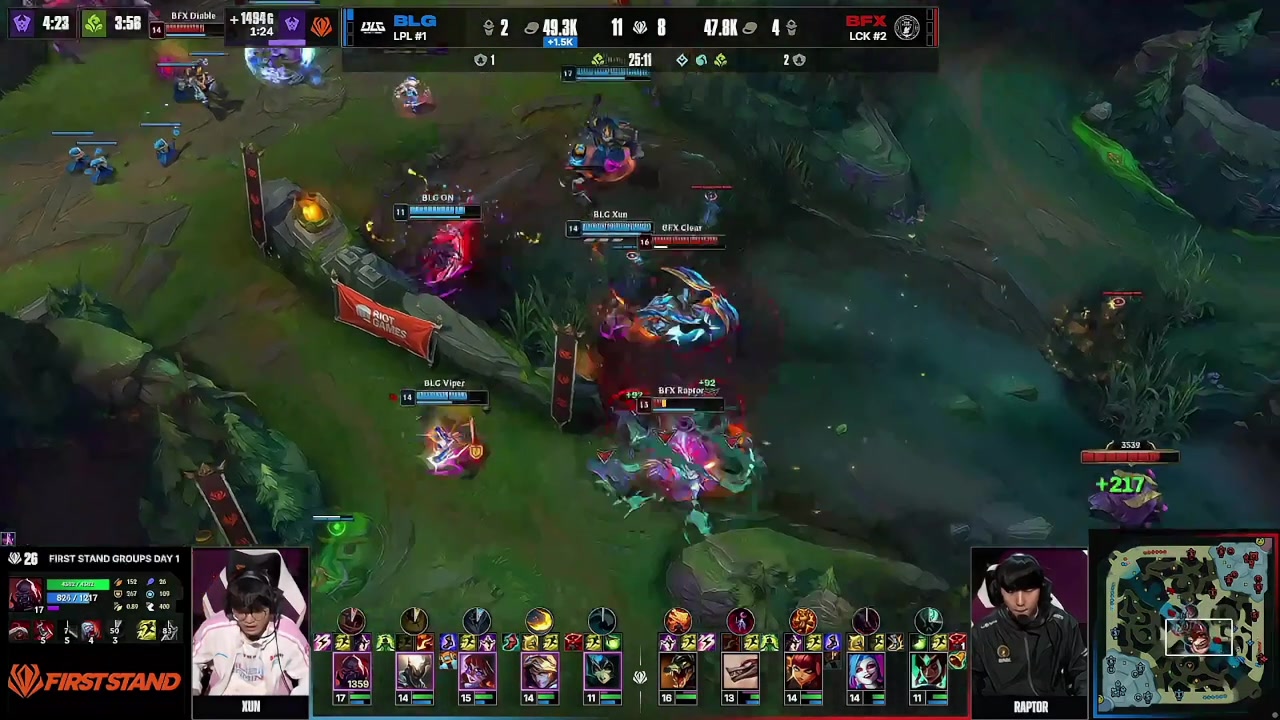Open the XUN player camera feed
This screenshot has height=720, width=1280.
(x=250, y=625)
